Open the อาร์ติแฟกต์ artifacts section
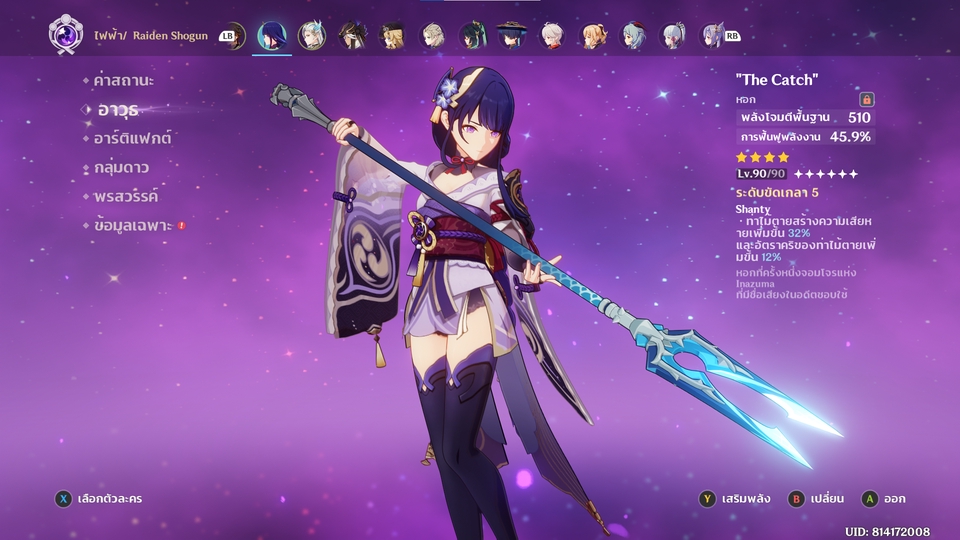This screenshot has width=960, height=540. click(131, 138)
